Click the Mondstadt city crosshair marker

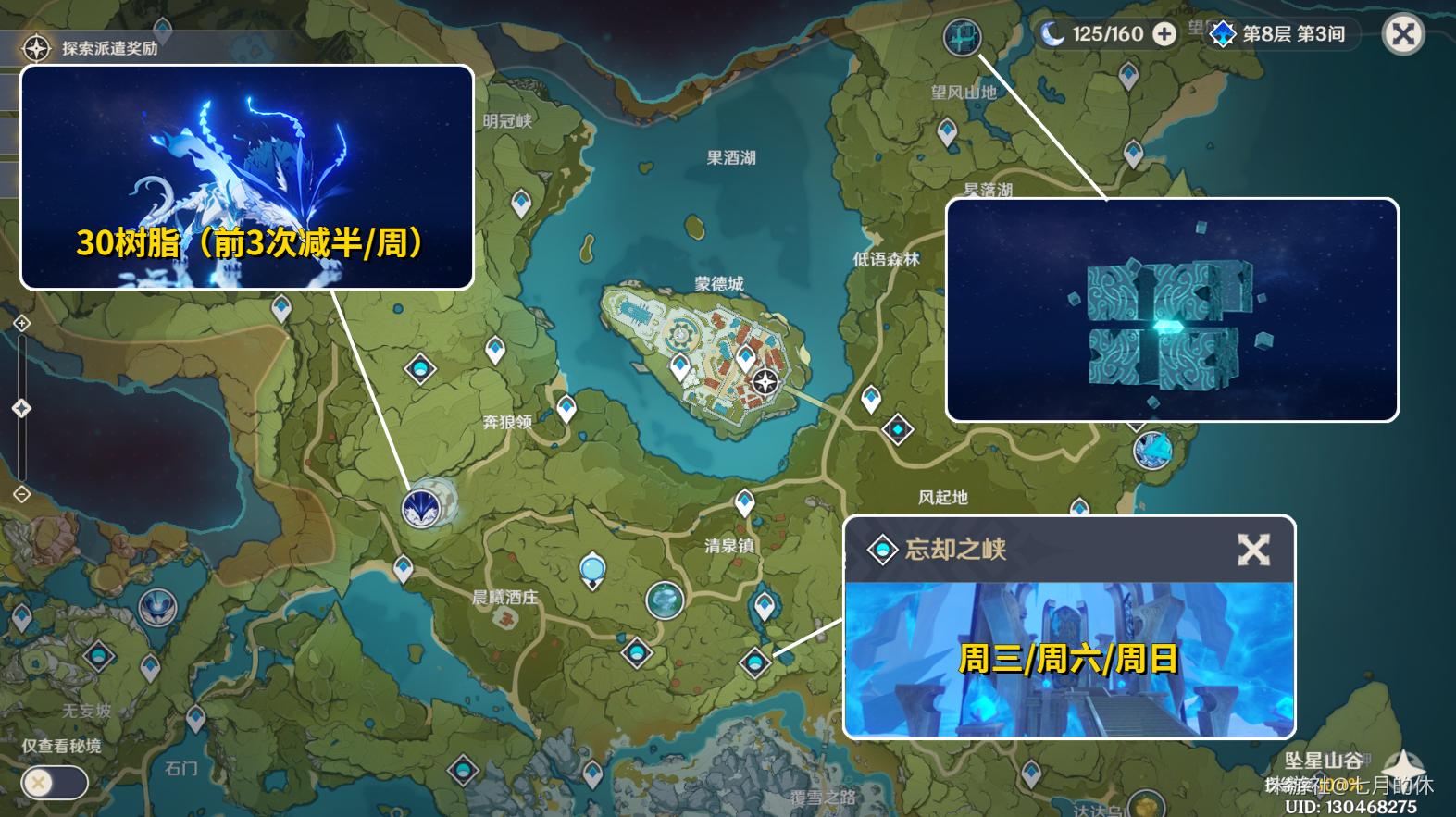tap(765, 379)
